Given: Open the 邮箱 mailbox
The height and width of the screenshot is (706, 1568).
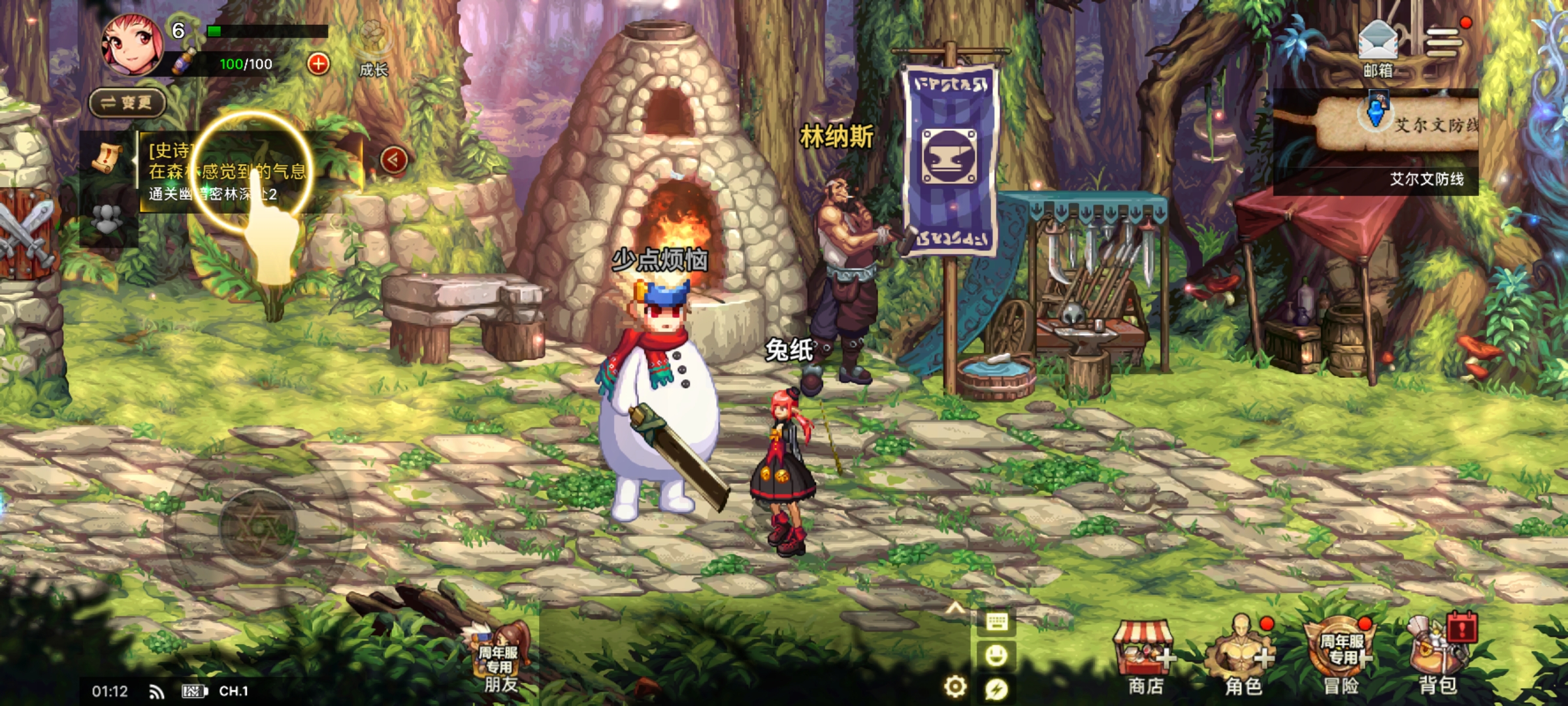Looking at the screenshot, I should point(1377,47).
